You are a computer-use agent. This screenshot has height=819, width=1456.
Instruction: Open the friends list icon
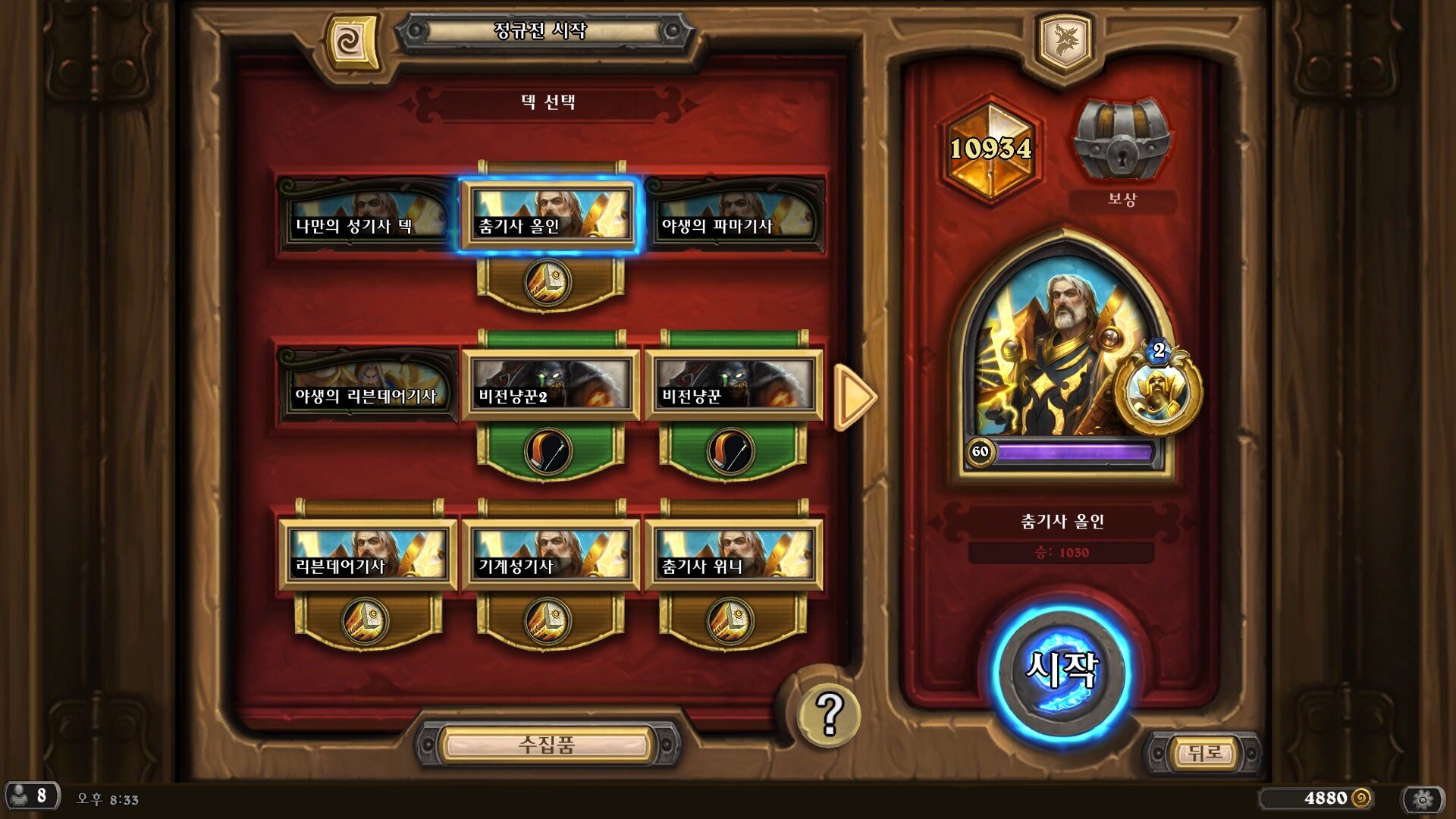[x=30, y=796]
